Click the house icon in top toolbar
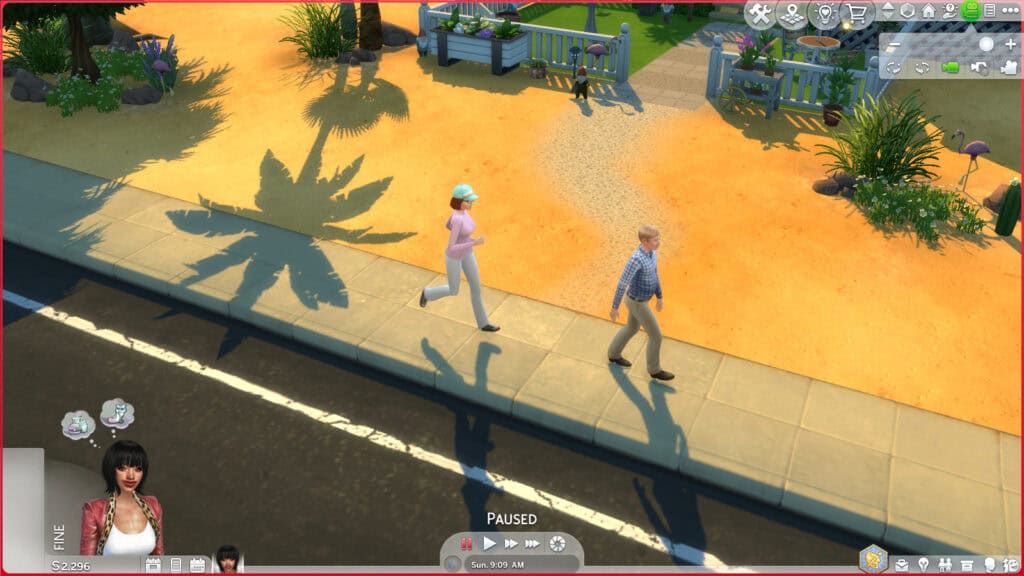Image resolution: width=1024 pixels, height=576 pixels. (929, 11)
